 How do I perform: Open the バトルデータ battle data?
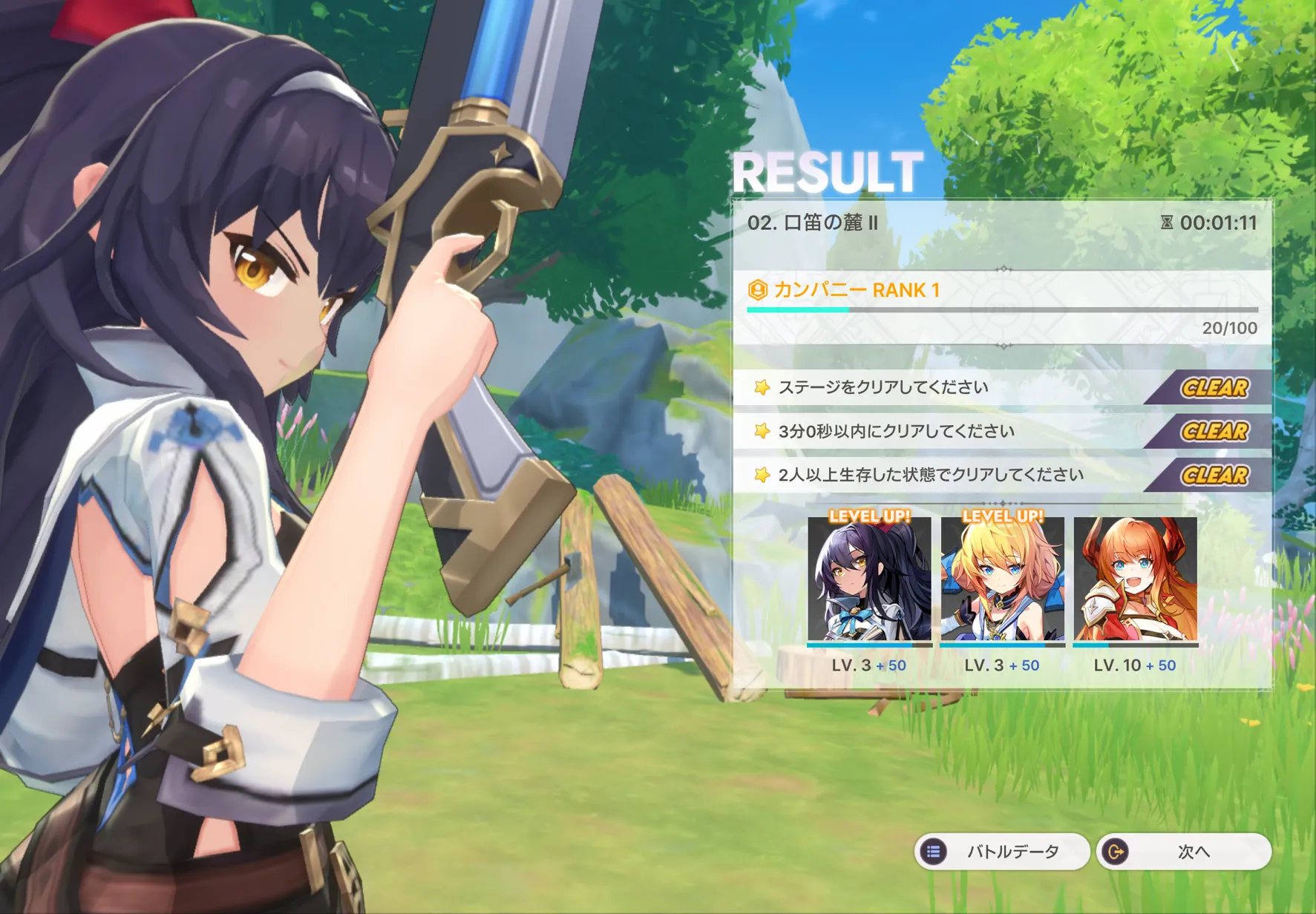1001,852
